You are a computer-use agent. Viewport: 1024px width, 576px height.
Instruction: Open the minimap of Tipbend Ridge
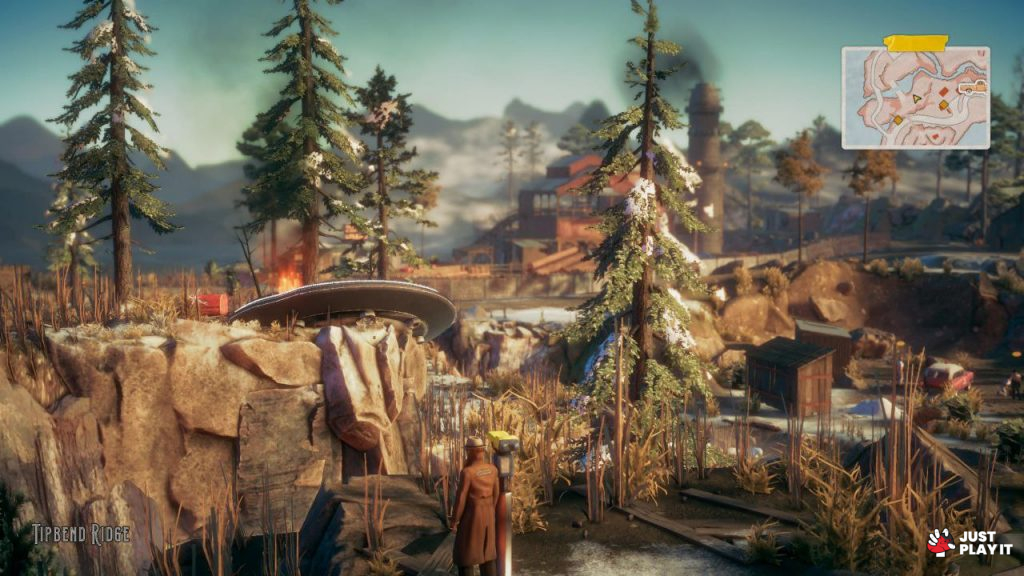point(915,97)
